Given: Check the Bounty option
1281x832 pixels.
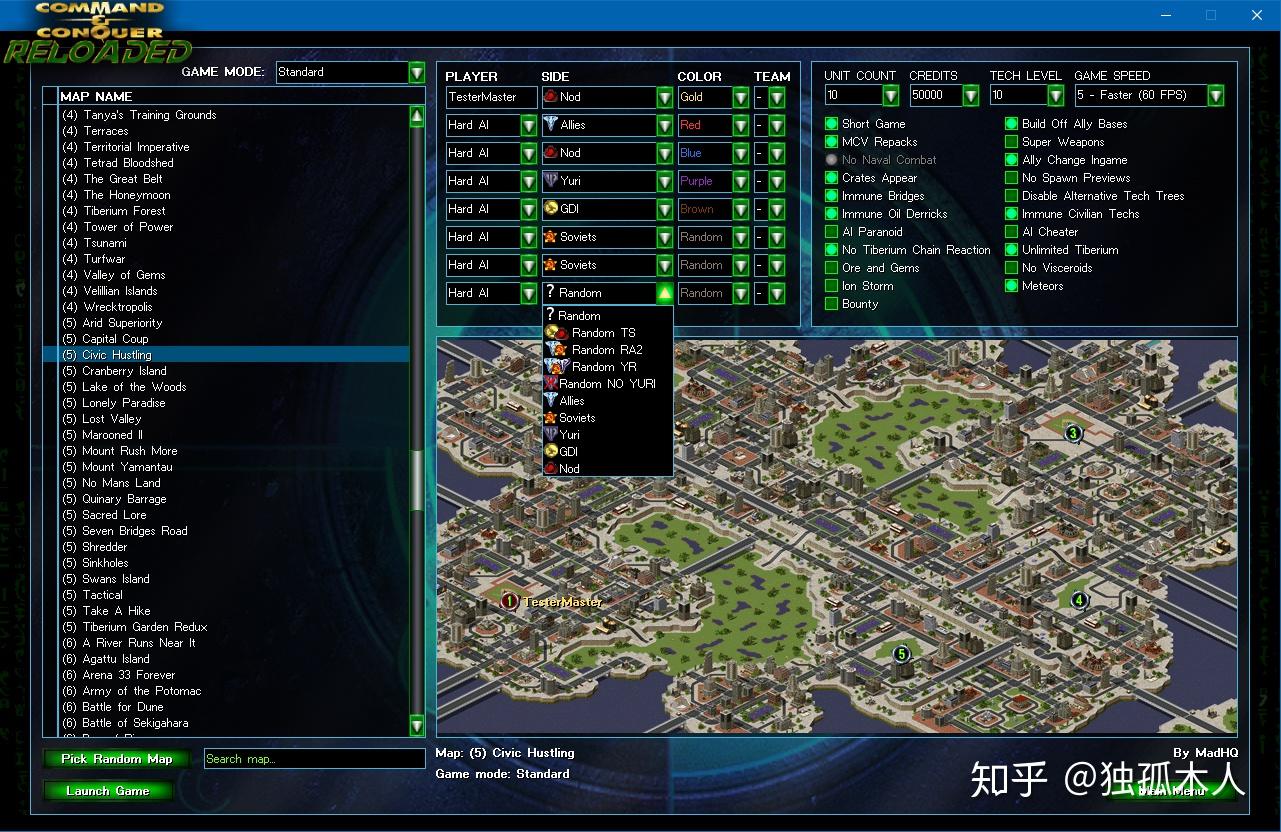Looking at the screenshot, I should click(830, 304).
